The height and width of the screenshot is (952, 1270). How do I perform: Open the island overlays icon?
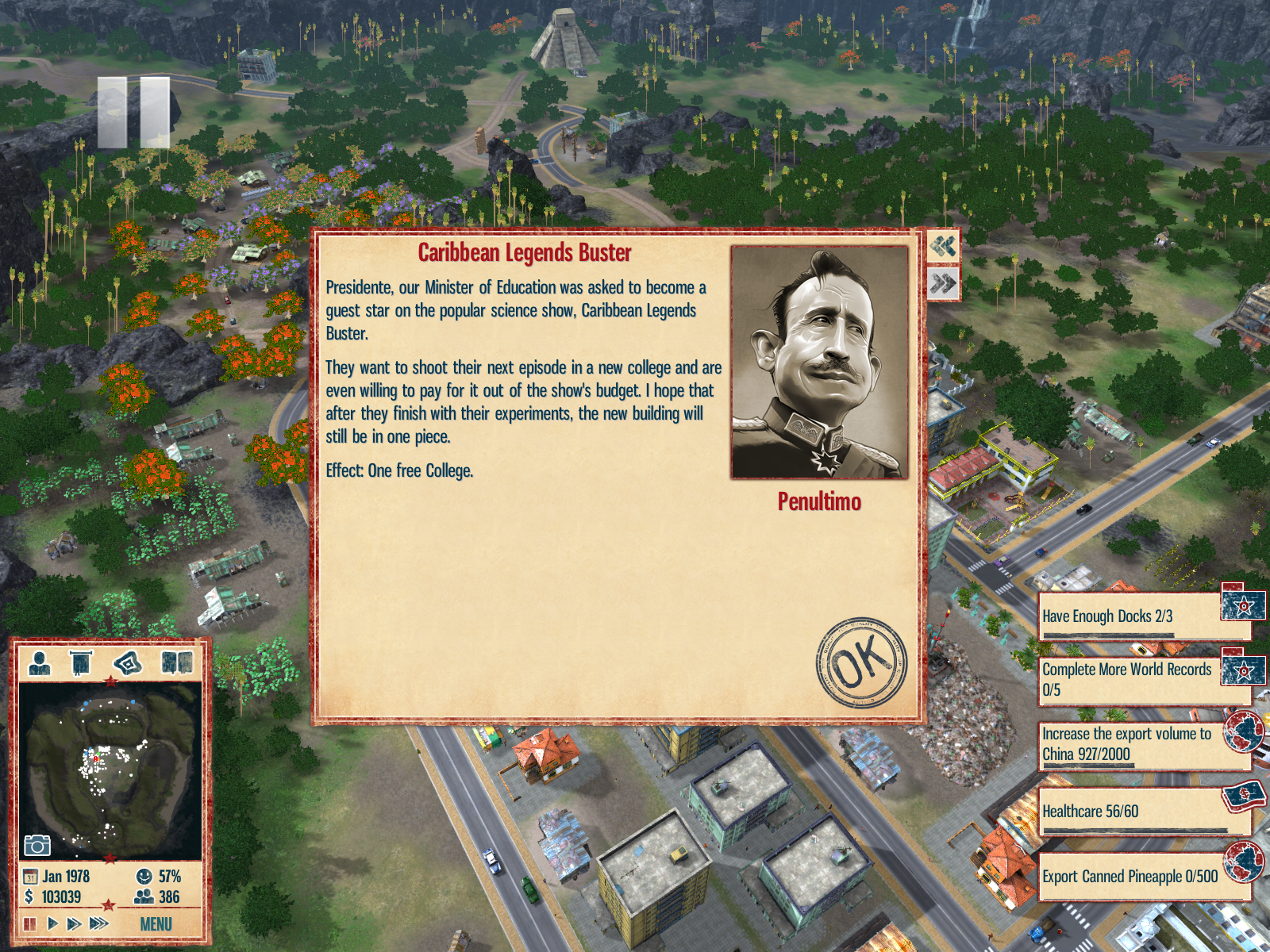[x=128, y=662]
